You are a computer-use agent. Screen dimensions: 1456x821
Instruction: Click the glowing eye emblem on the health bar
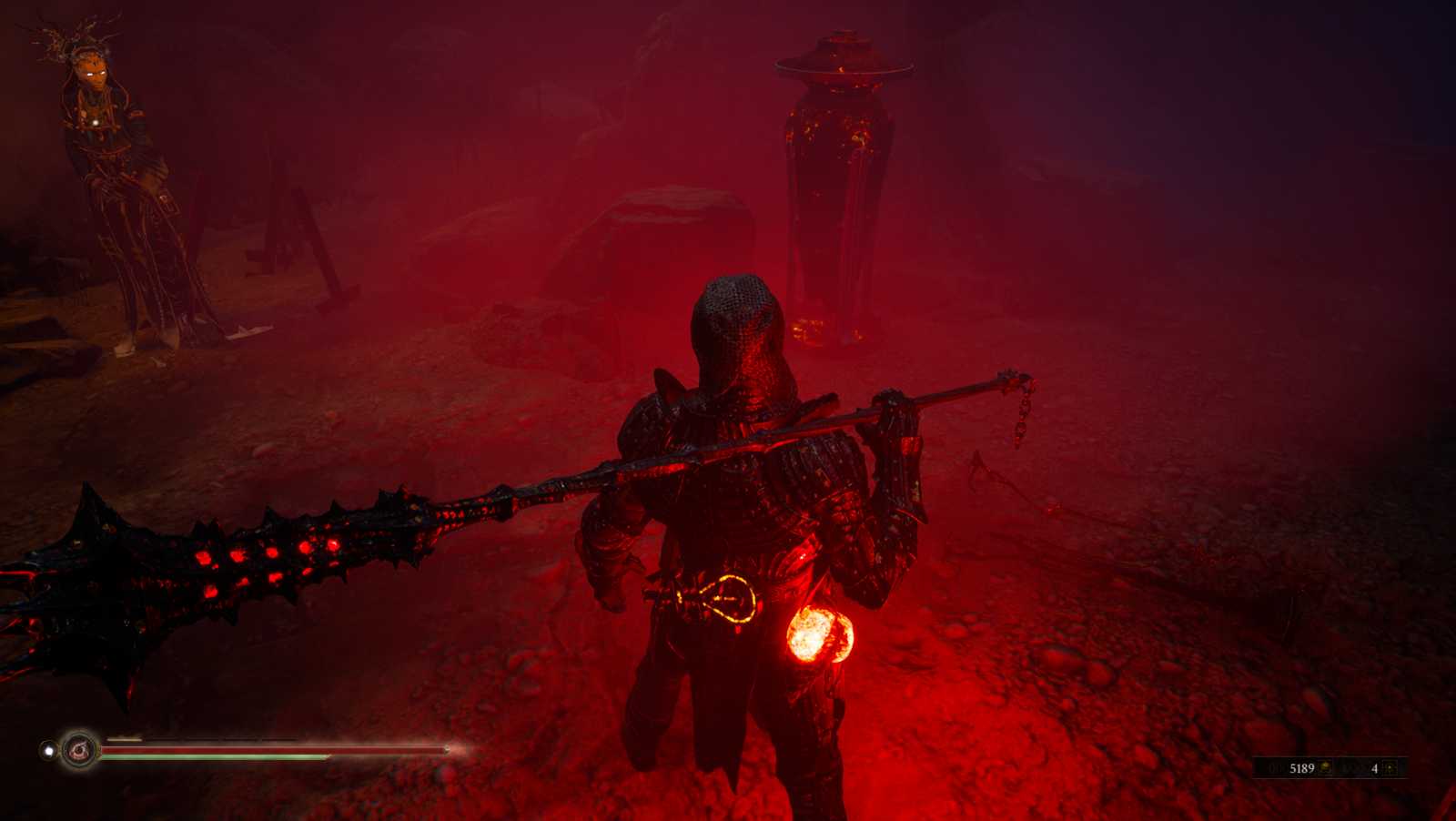point(77,750)
